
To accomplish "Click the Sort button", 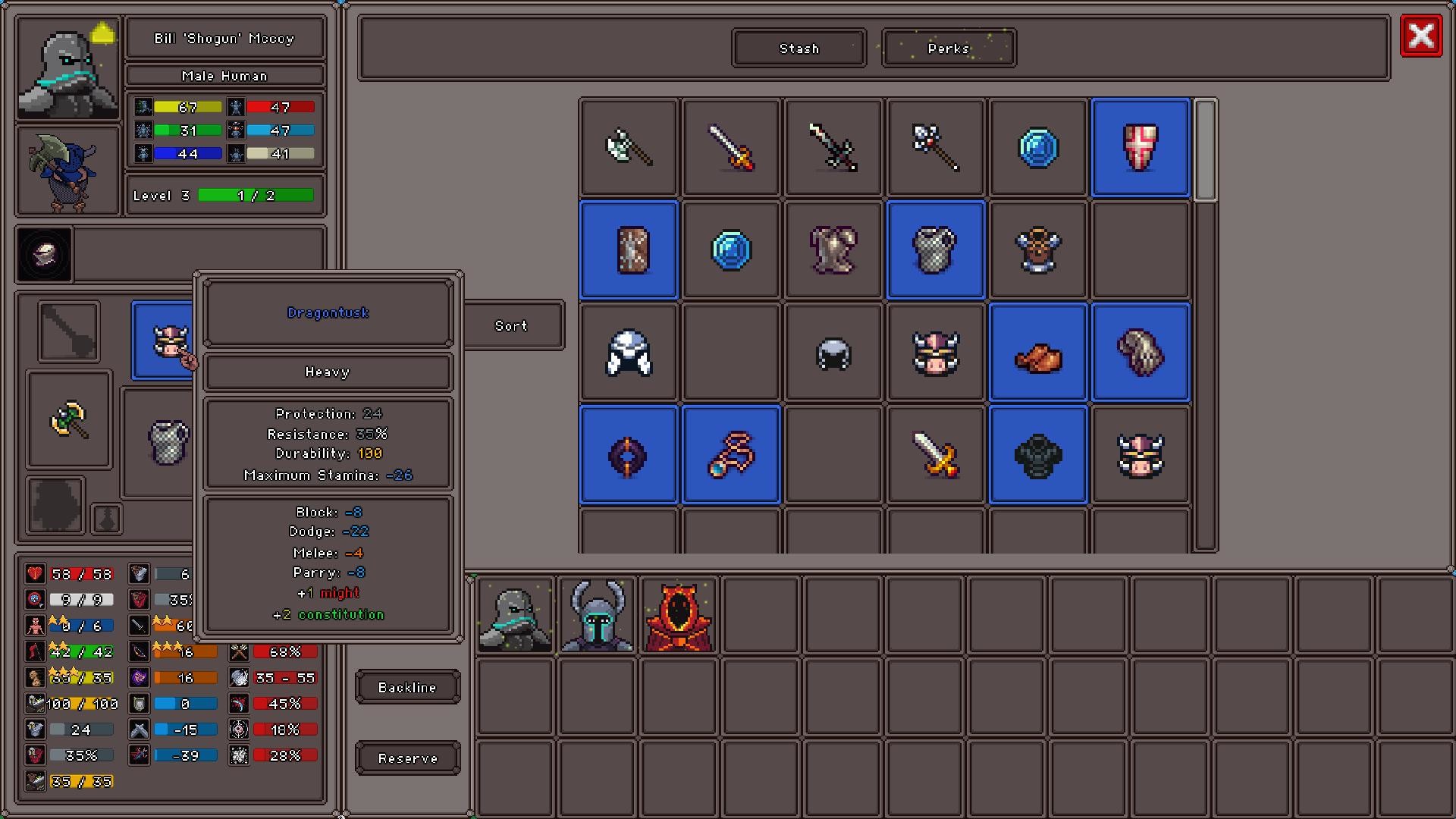I will click(x=511, y=325).
